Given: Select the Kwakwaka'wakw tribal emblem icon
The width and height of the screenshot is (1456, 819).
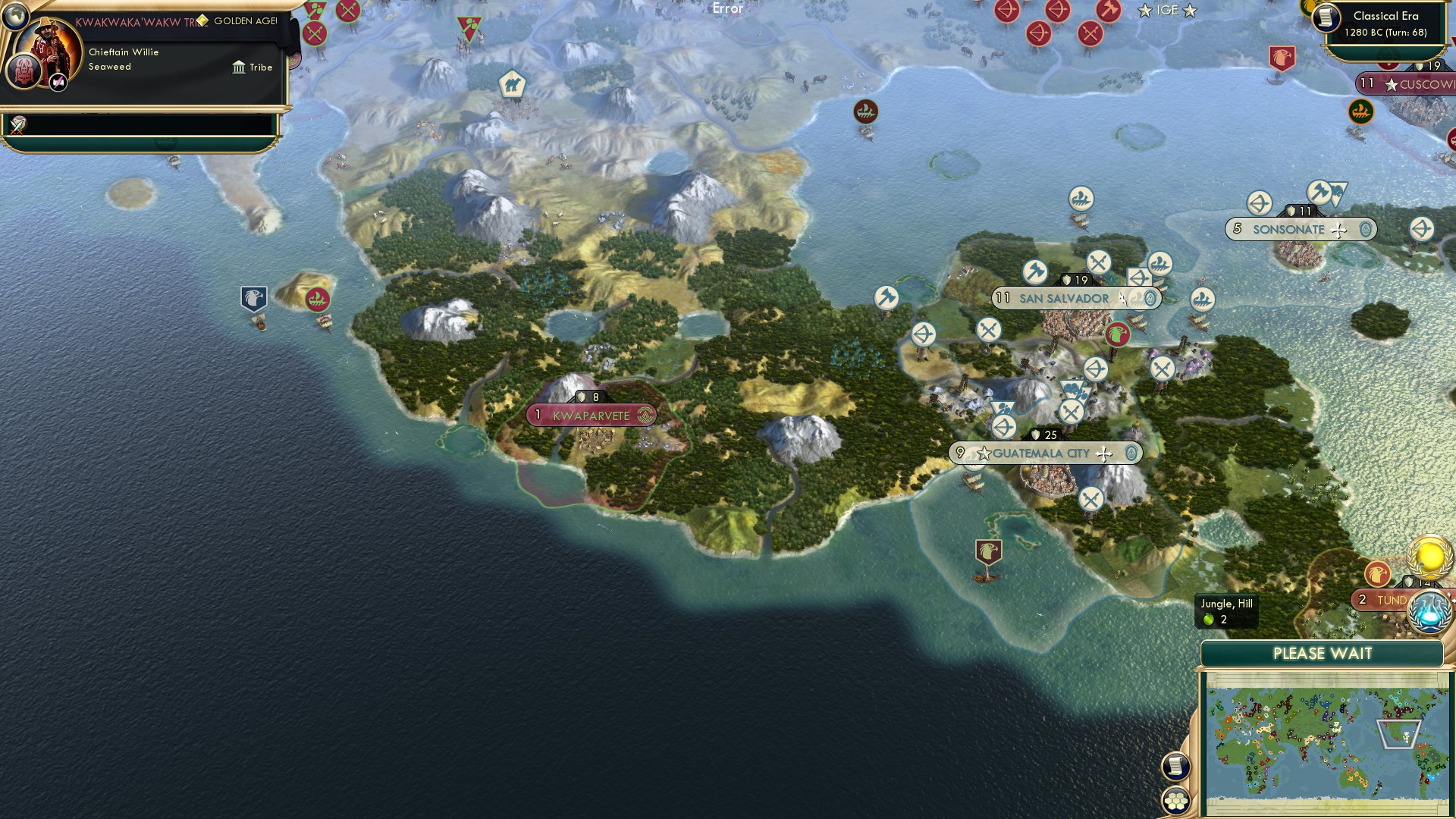Looking at the screenshot, I should (24, 71).
